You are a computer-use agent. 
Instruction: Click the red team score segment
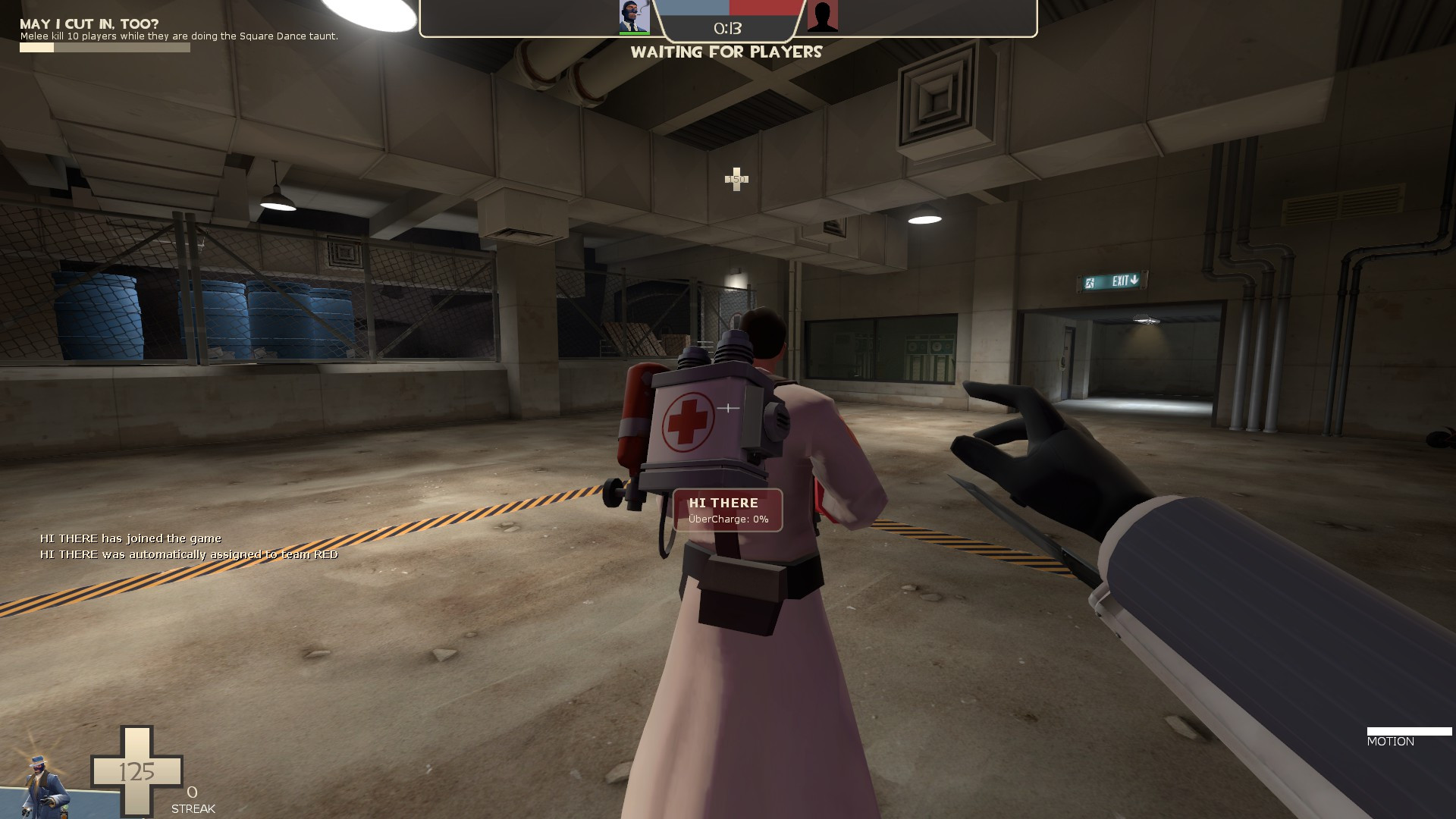coord(764,10)
